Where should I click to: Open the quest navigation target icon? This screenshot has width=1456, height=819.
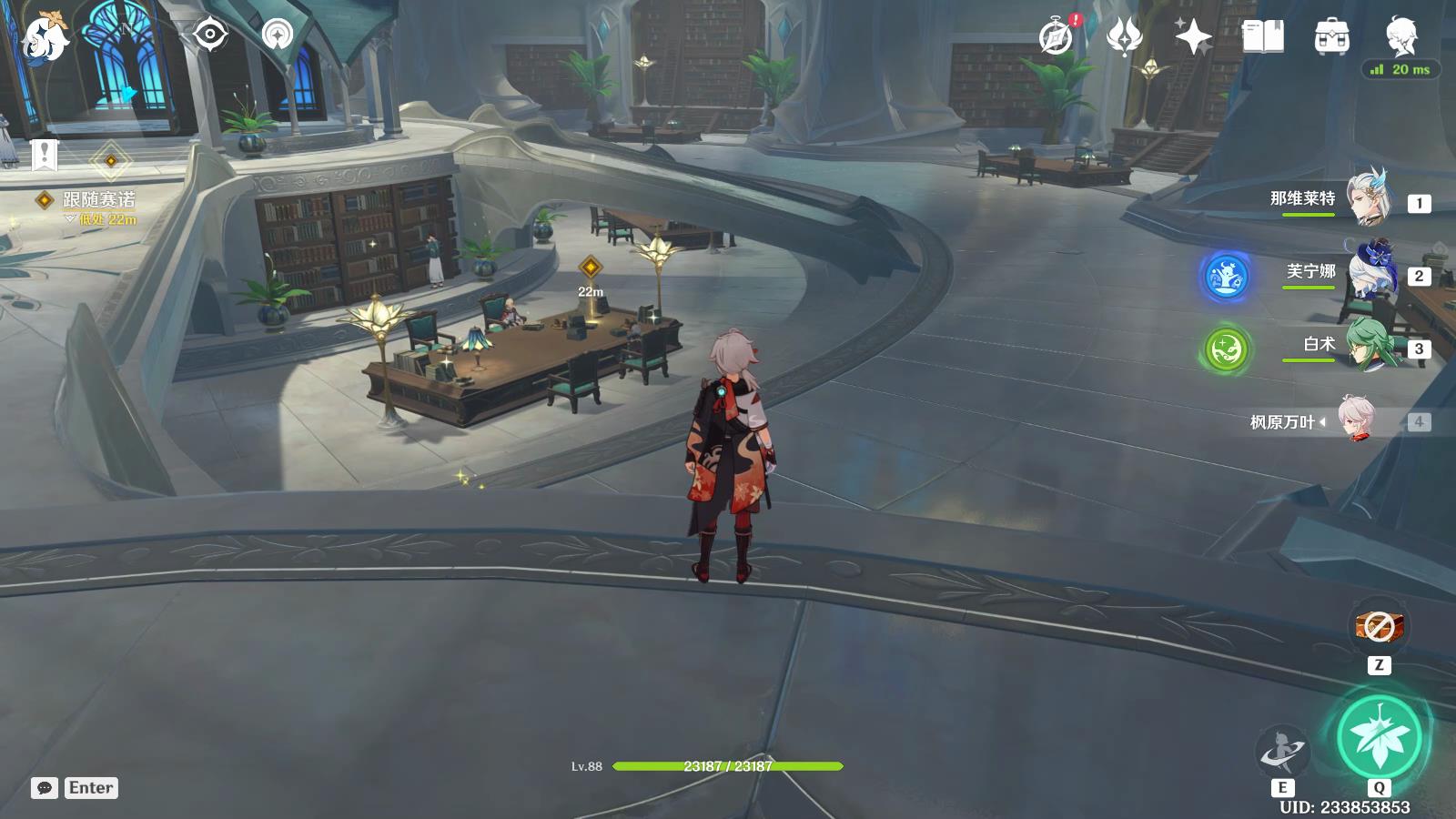(210, 35)
